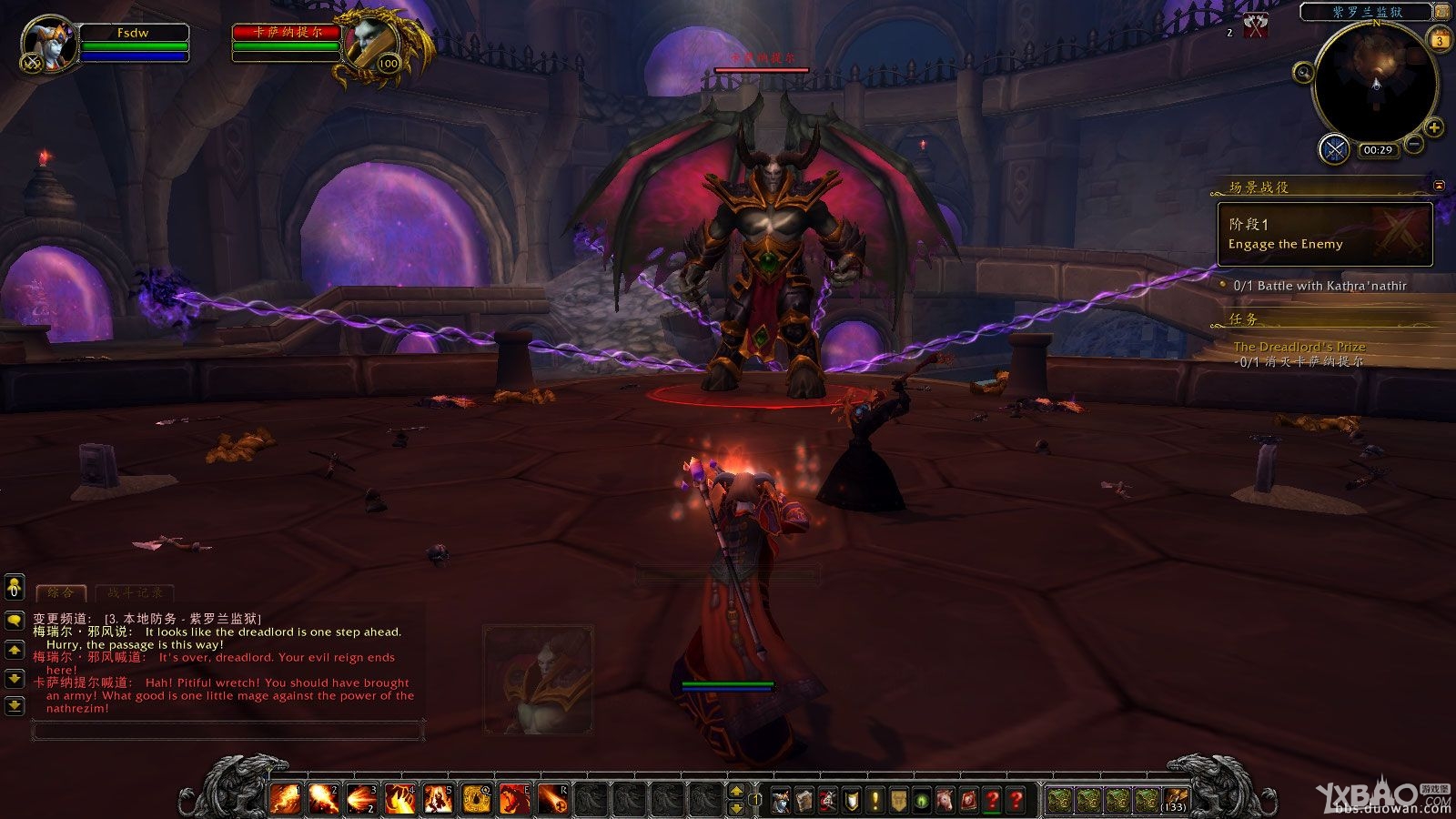Cast the fireball spell in slot 1

coord(285,799)
